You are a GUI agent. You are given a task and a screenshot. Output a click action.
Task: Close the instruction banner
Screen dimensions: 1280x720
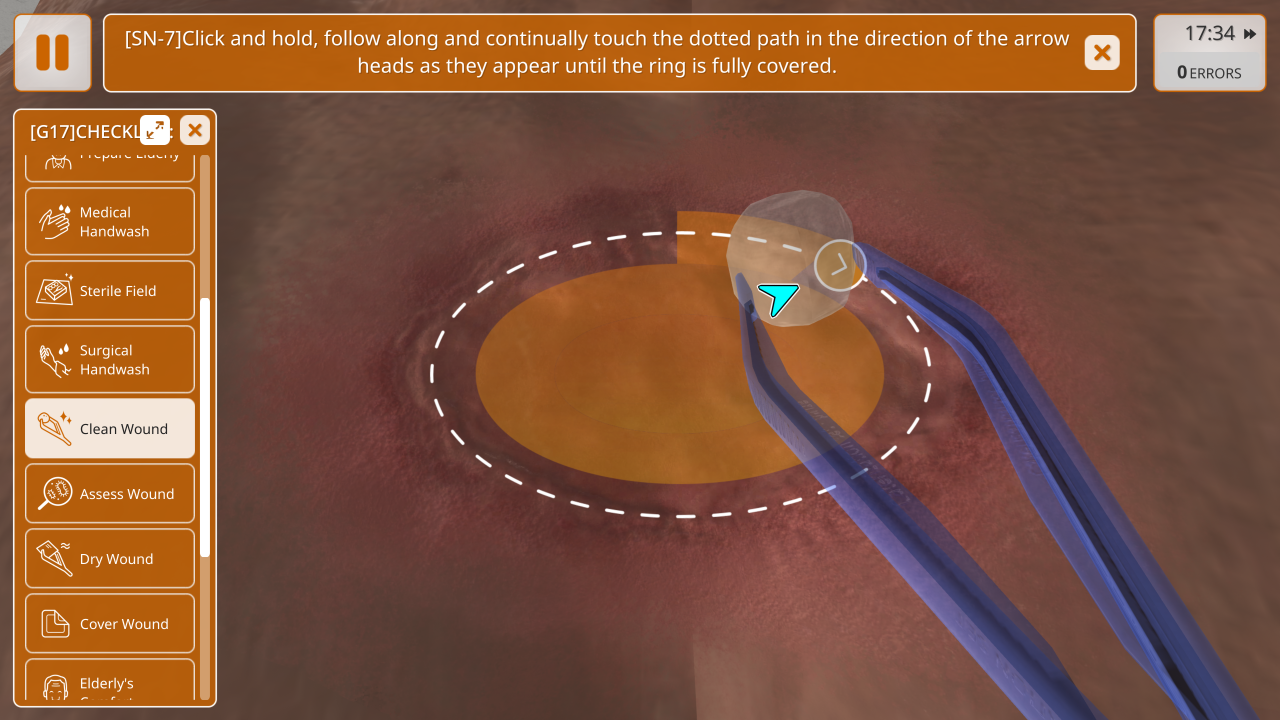coord(1101,53)
